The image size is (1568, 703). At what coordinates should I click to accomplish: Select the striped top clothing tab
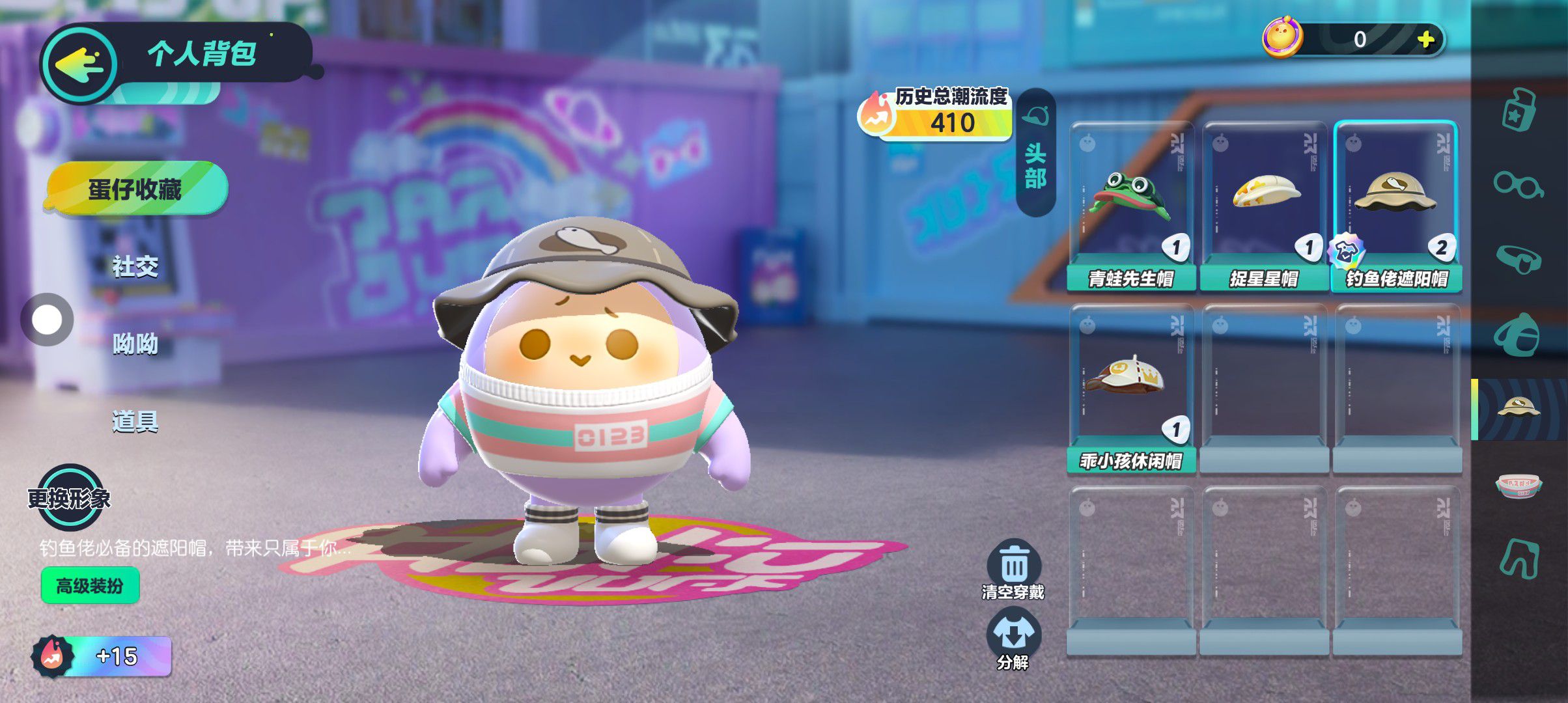click(x=1518, y=485)
